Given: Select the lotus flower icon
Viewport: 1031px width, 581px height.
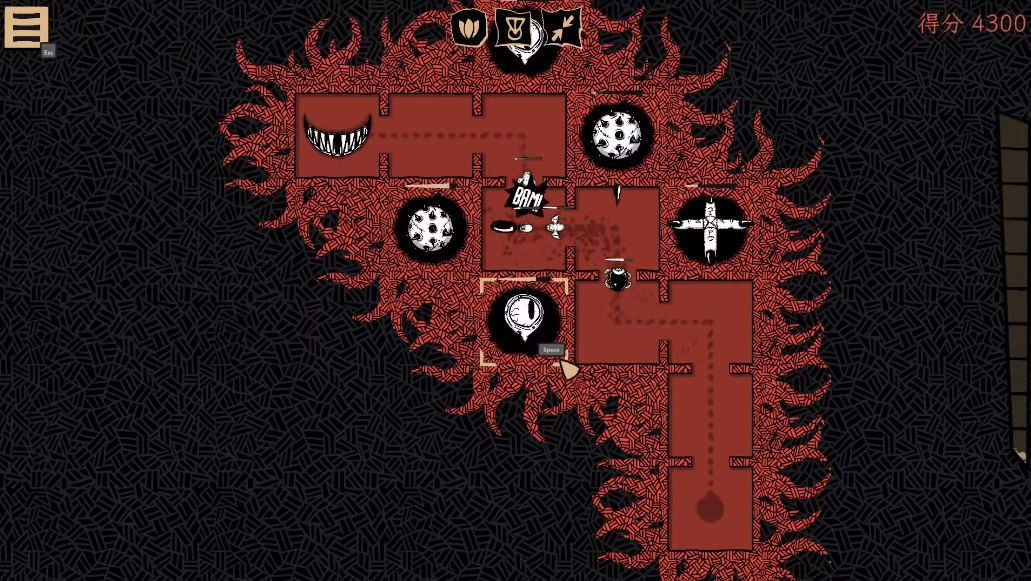Looking at the screenshot, I should 469,28.
